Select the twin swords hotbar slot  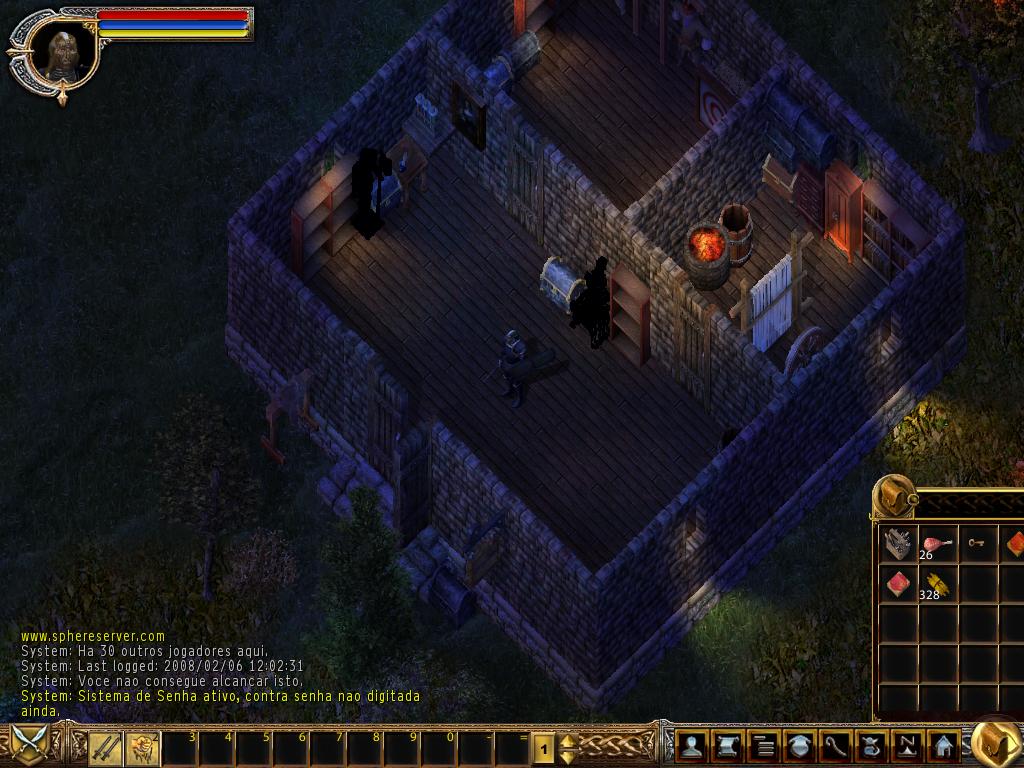pos(105,747)
